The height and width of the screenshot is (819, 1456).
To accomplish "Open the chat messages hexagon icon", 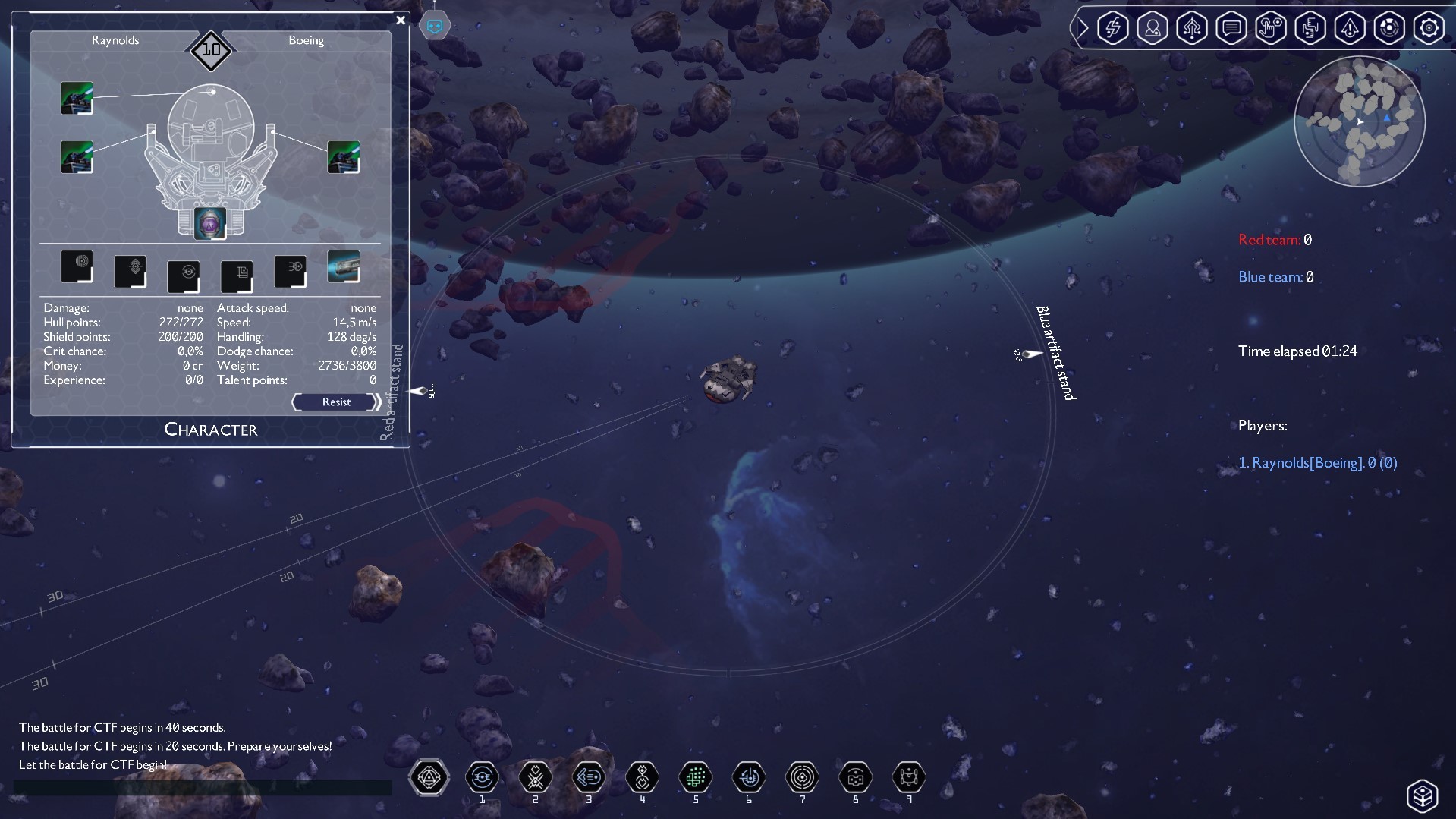I will tap(1231, 28).
